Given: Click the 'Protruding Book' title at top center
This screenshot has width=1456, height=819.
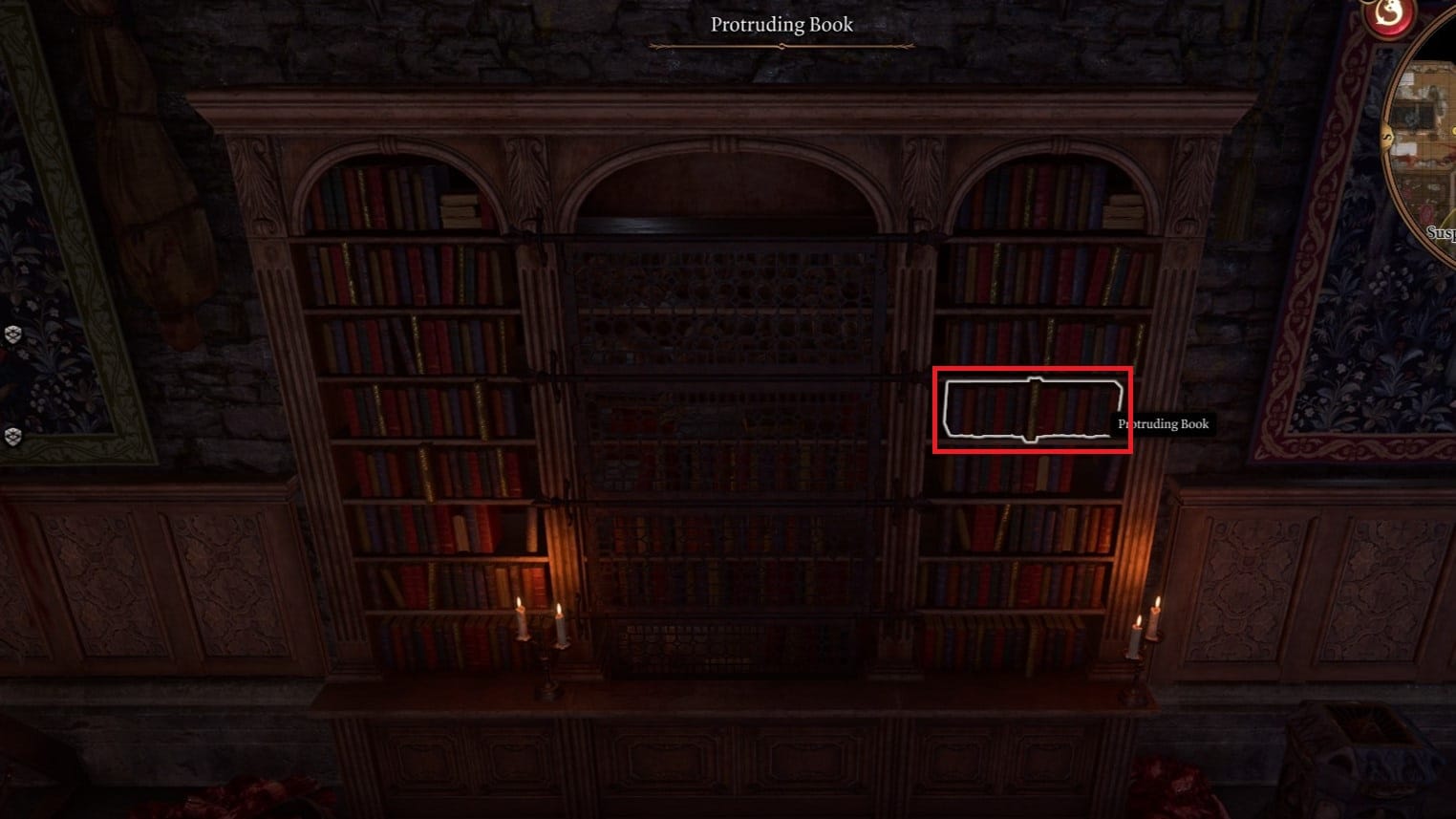Looking at the screenshot, I should click(x=781, y=24).
